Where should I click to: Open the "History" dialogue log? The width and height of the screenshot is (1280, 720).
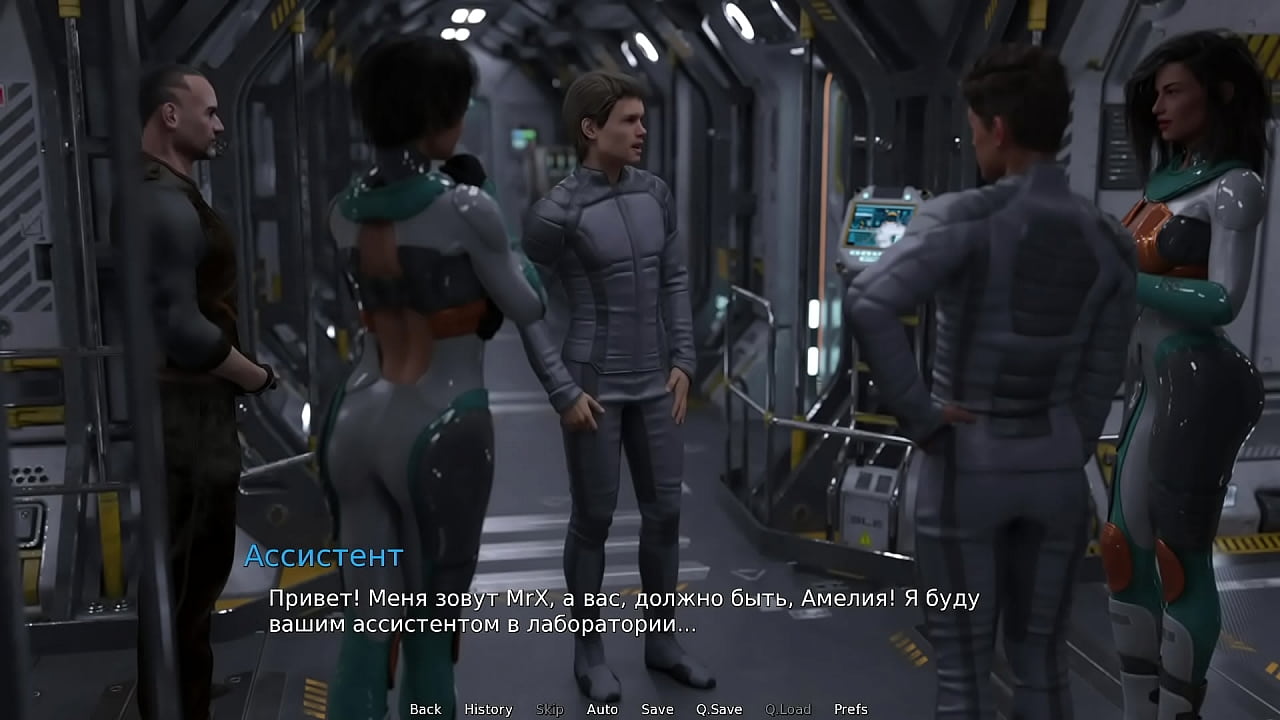tap(488, 708)
